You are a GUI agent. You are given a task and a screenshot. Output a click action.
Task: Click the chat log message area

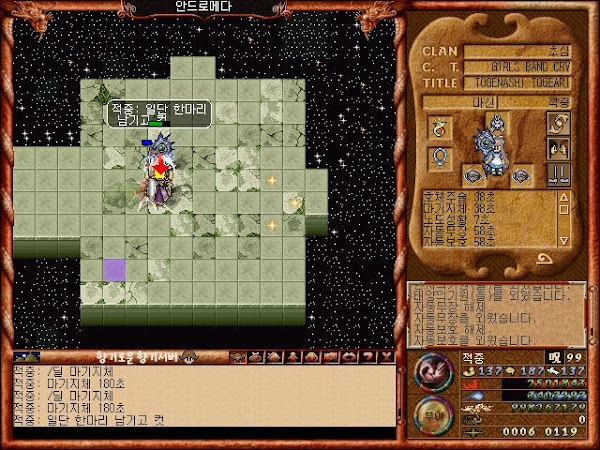click(200, 400)
